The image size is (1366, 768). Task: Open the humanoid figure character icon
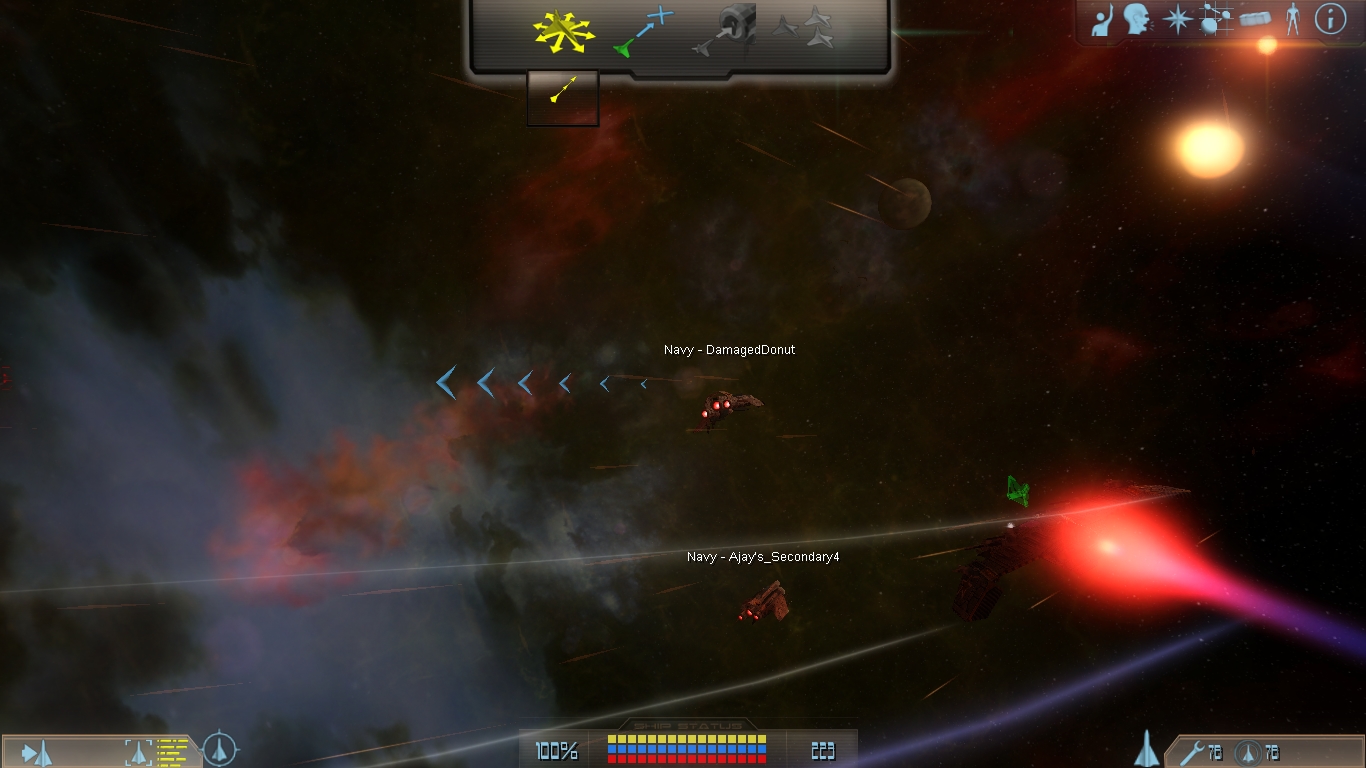tap(1292, 19)
